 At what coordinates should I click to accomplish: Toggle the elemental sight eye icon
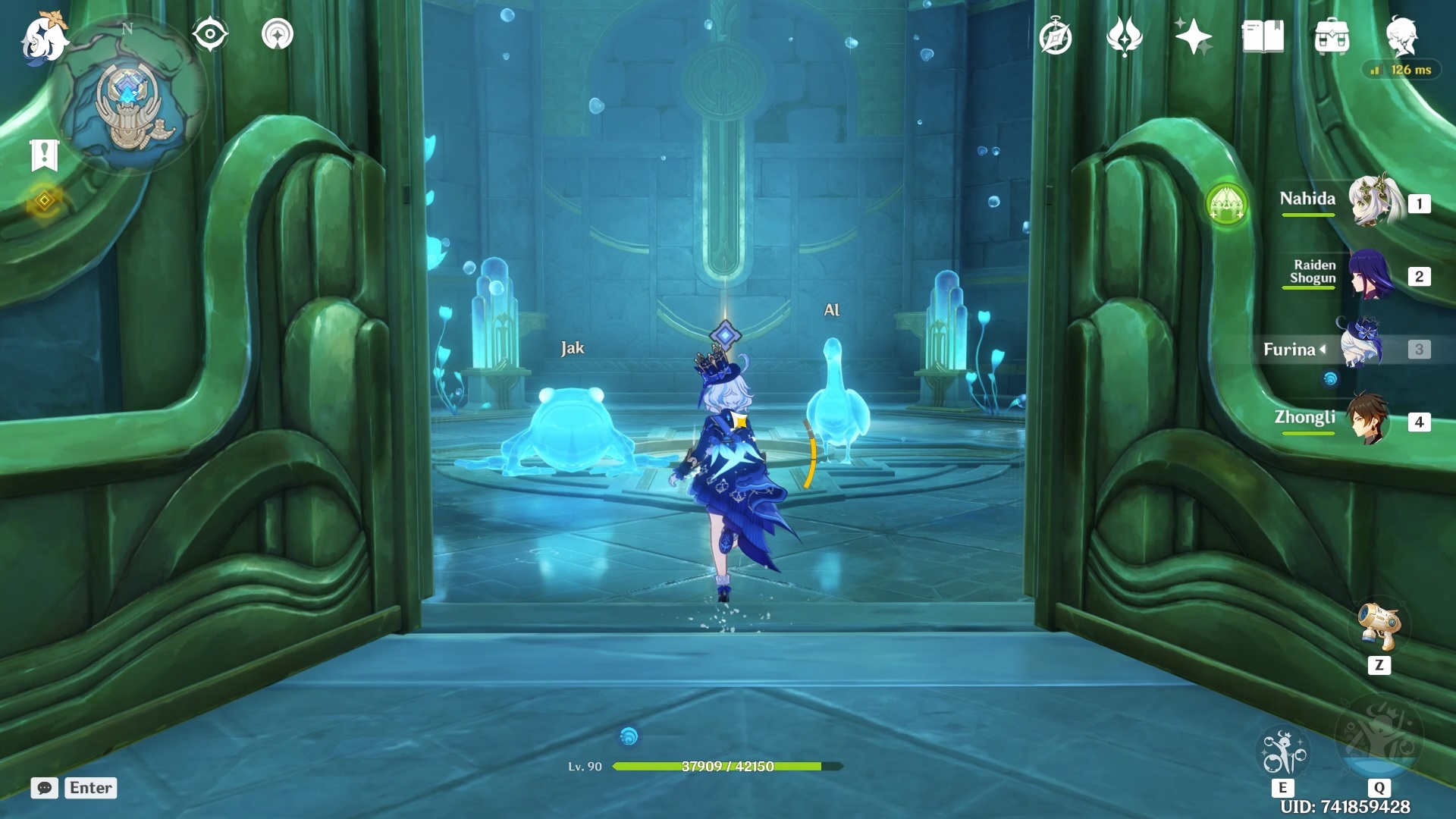click(x=210, y=35)
